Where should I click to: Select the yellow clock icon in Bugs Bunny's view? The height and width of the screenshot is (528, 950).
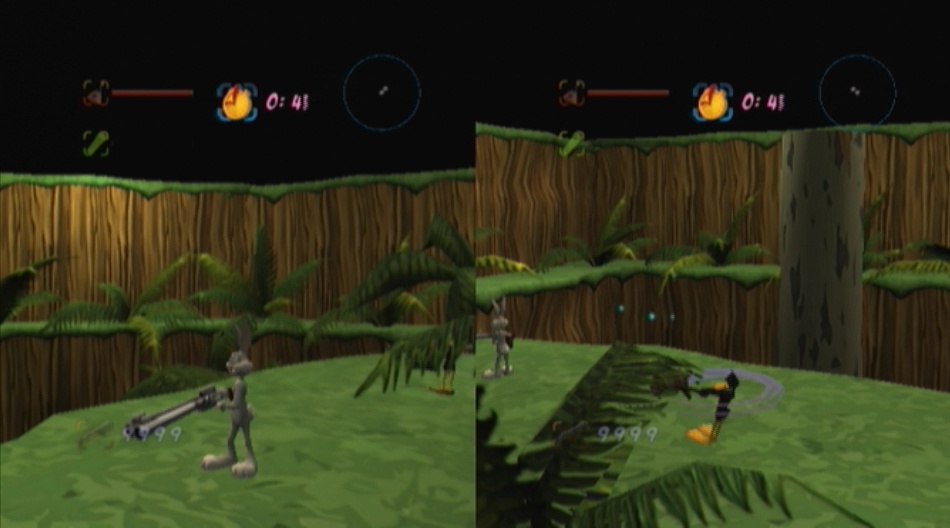tap(237, 102)
